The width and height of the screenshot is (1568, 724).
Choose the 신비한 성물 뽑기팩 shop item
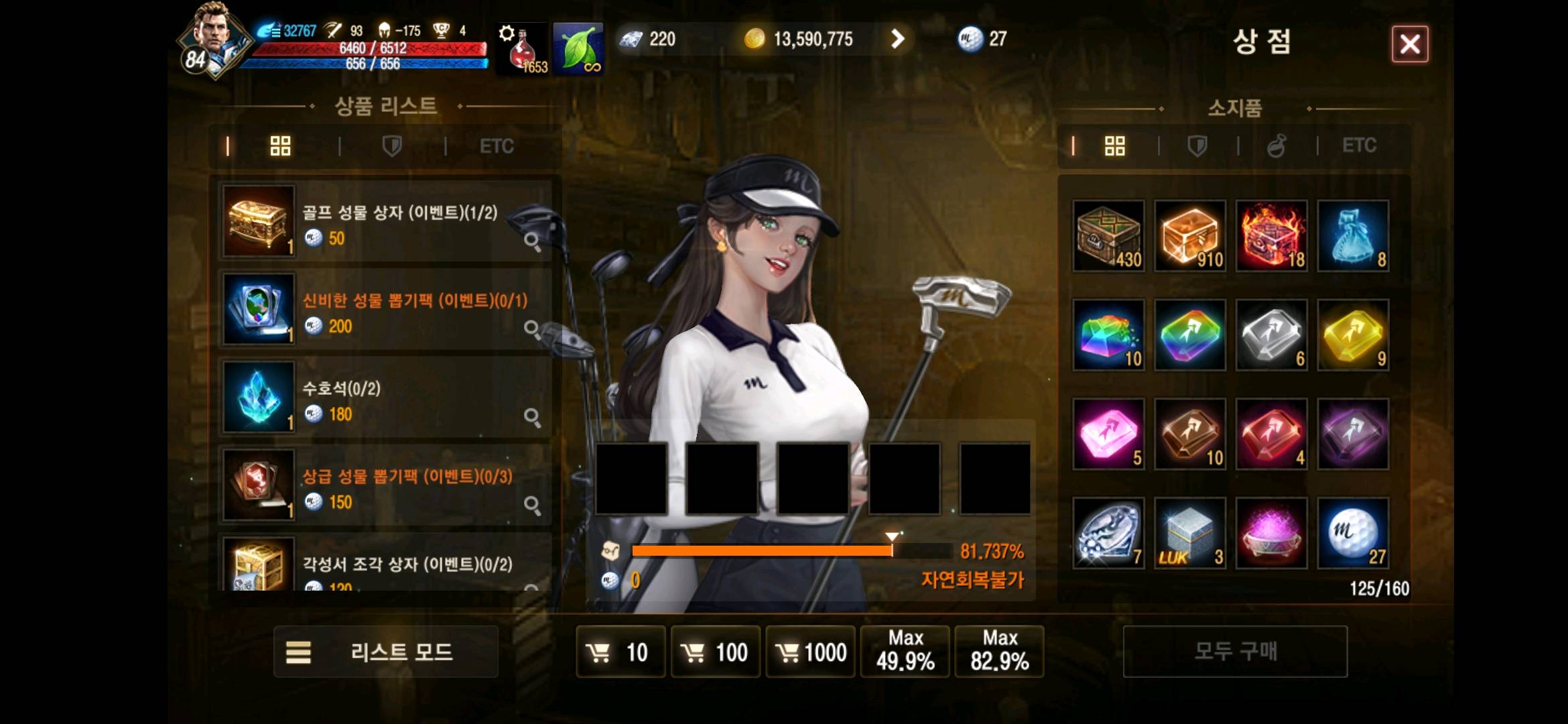[x=385, y=310]
